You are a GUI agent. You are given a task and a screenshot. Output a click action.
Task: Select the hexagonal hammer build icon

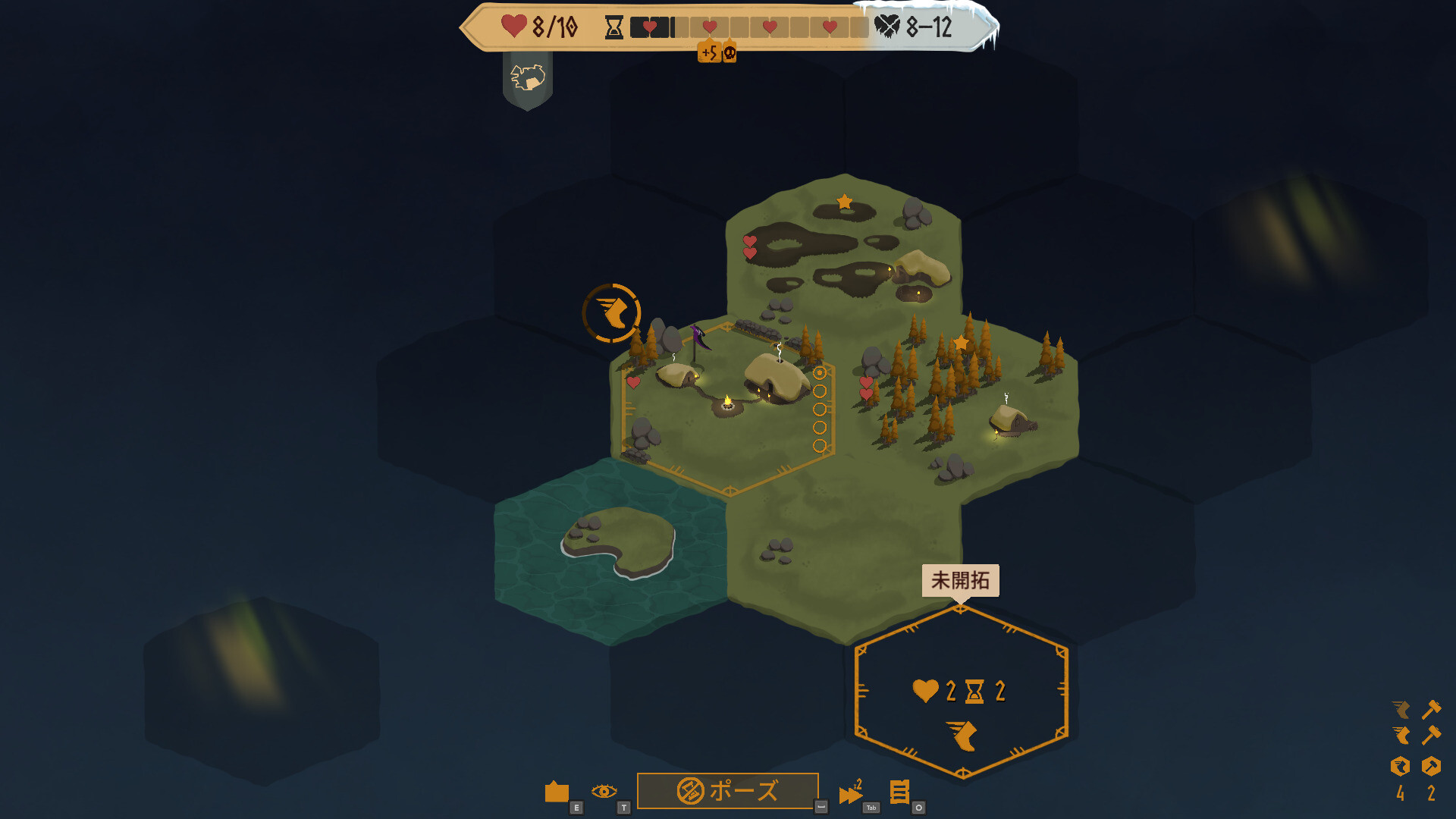coord(1431,767)
